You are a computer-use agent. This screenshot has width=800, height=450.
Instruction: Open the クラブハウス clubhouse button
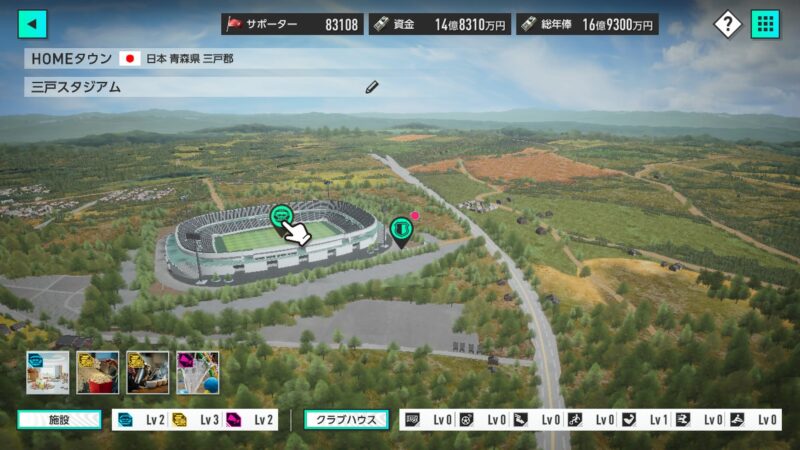click(x=346, y=420)
